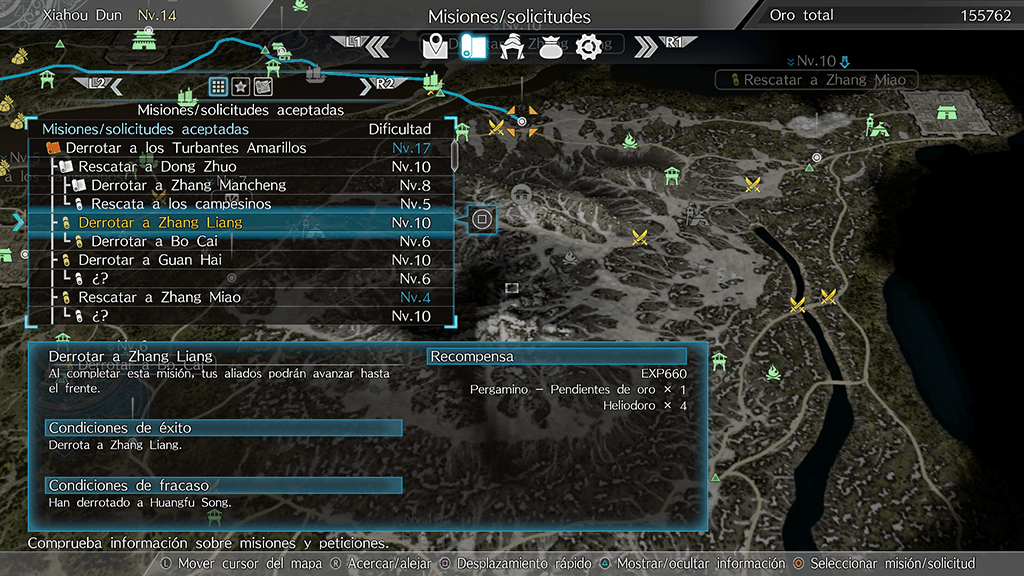The height and width of the screenshot is (576, 1024).
Task: Select Derrotar a Zhang Mancheng in the list
Action: (188, 185)
